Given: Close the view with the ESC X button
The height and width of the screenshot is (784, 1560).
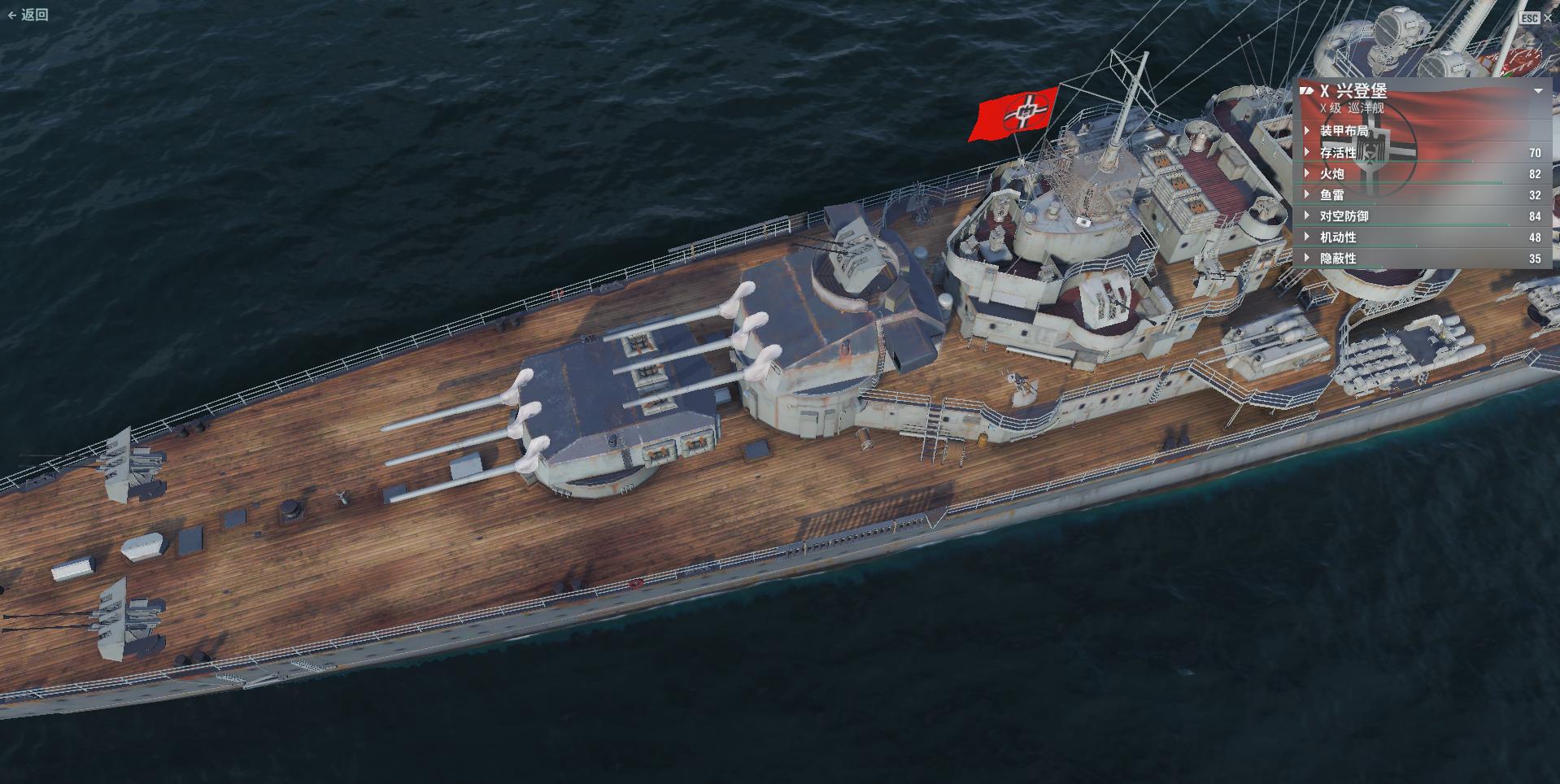Looking at the screenshot, I should pos(1535,17).
